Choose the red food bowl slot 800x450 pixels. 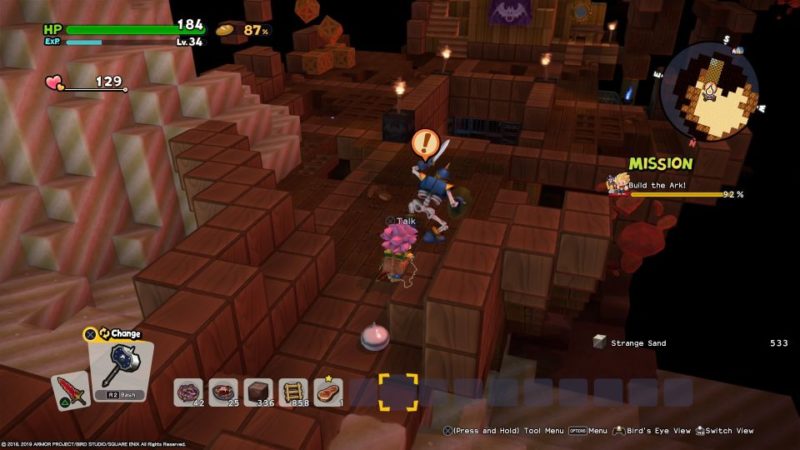(224, 391)
